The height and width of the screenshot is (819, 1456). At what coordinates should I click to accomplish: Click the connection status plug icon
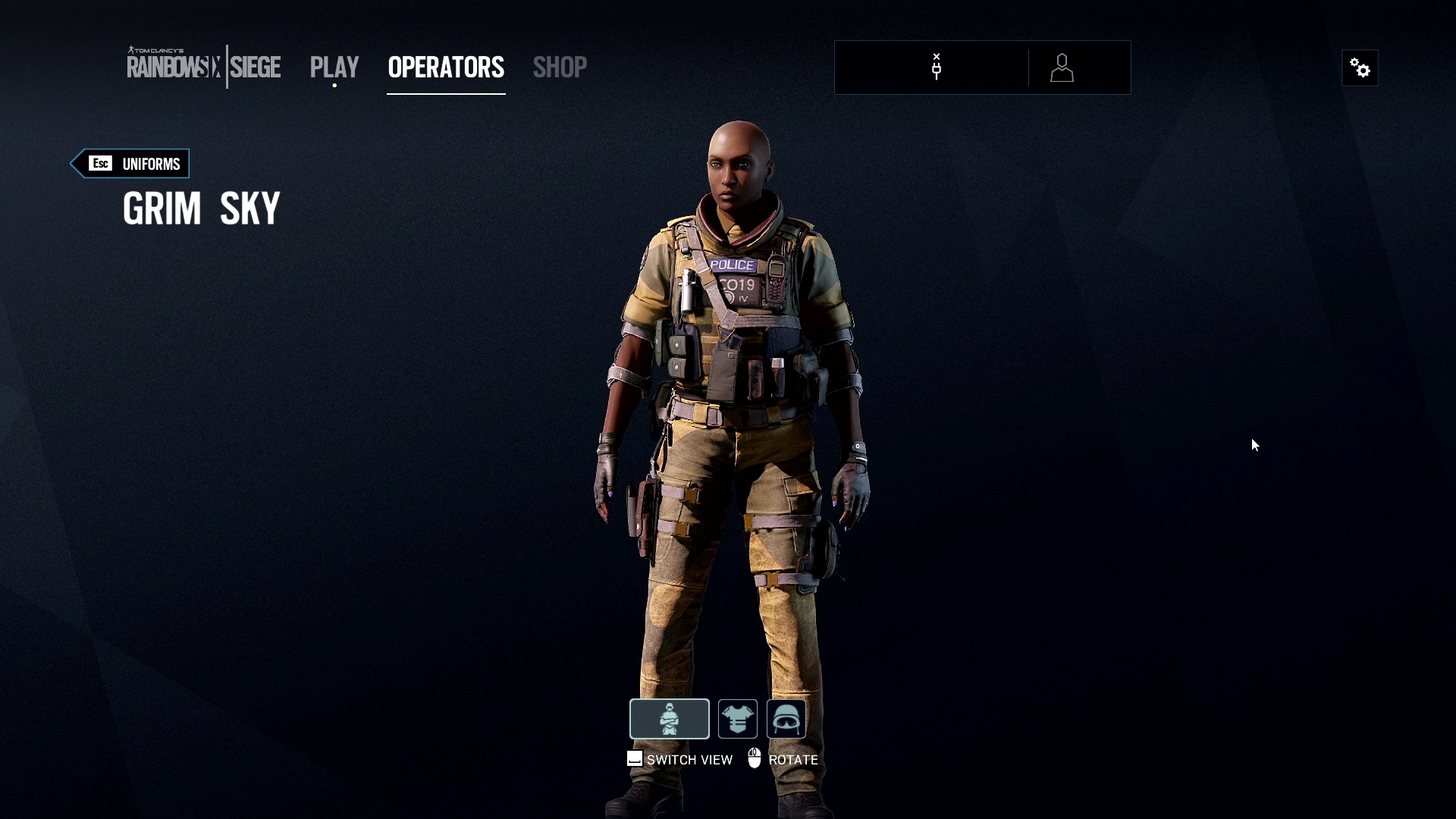coord(936,67)
